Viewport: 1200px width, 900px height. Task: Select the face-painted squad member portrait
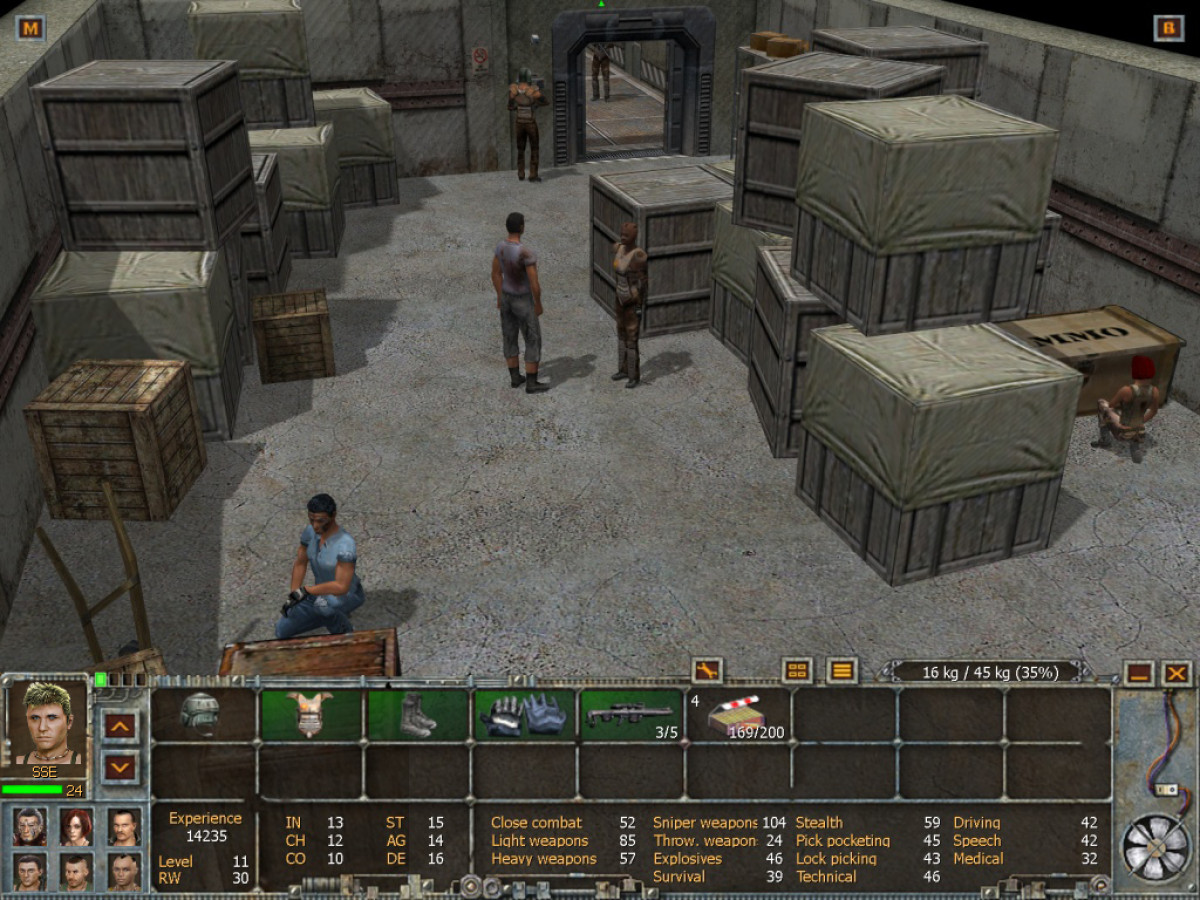coord(30,826)
